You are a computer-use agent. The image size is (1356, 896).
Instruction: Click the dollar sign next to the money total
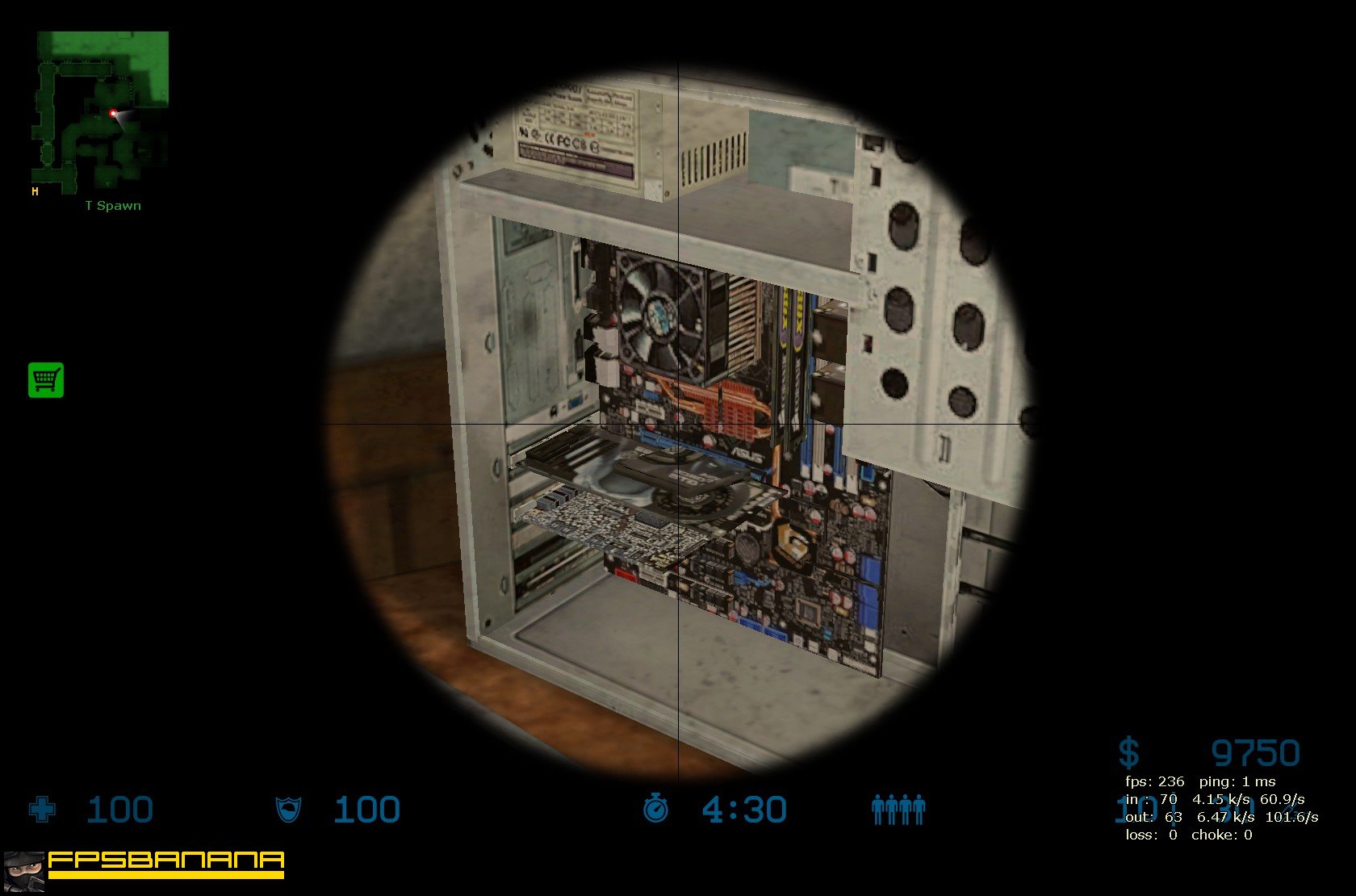pyautogui.click(x=1127, y=753)
